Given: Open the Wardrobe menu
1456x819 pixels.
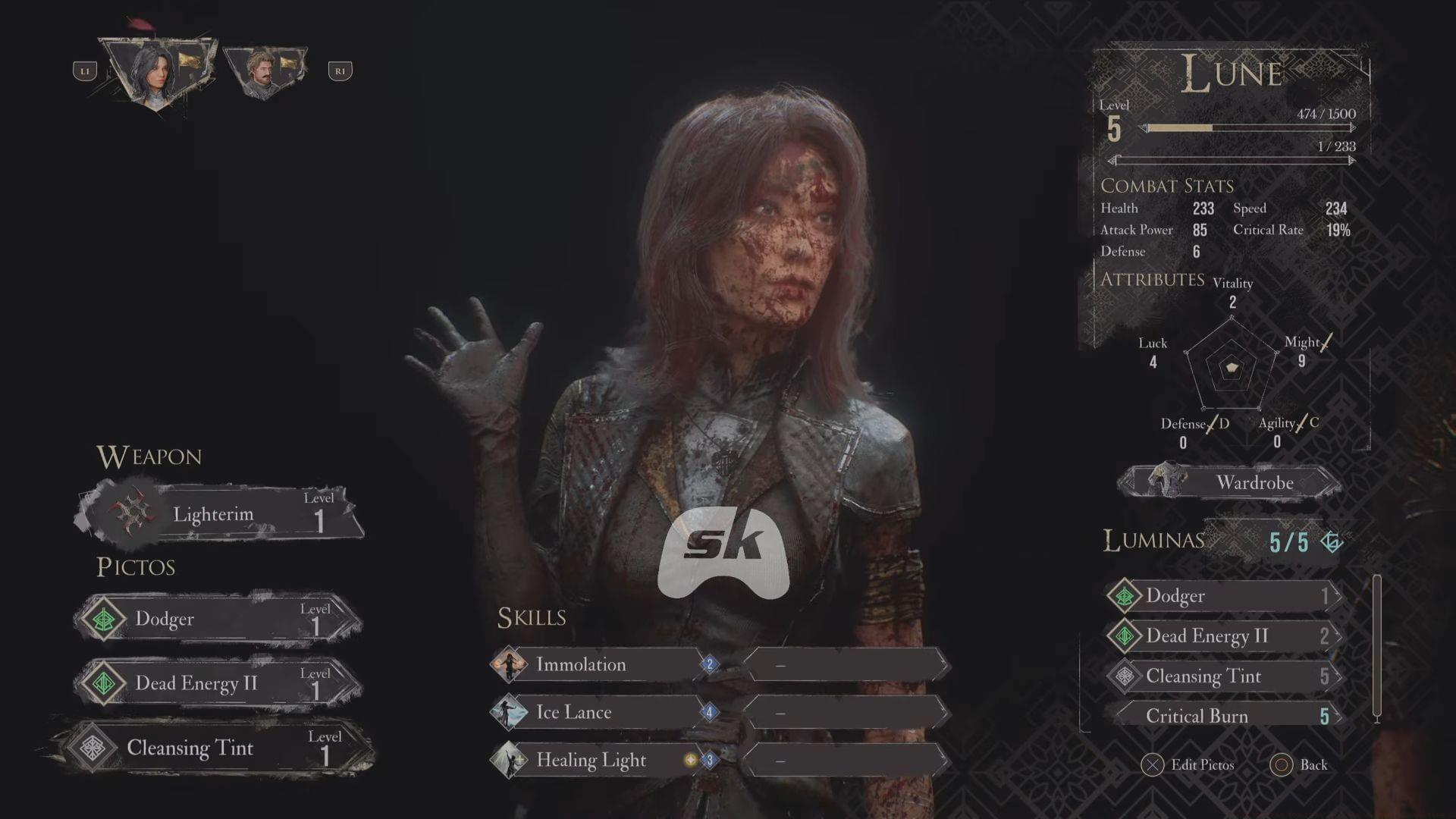Looking at the screenshot, I should pos(1230,482).
